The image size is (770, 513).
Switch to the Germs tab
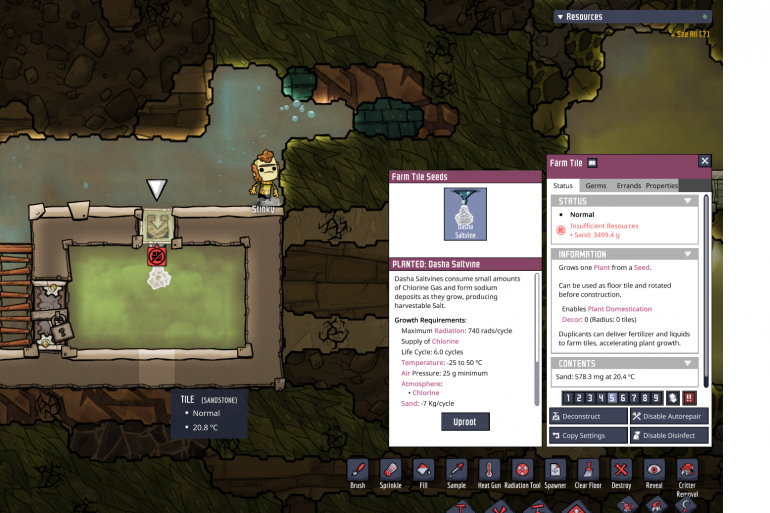(595, 186)
